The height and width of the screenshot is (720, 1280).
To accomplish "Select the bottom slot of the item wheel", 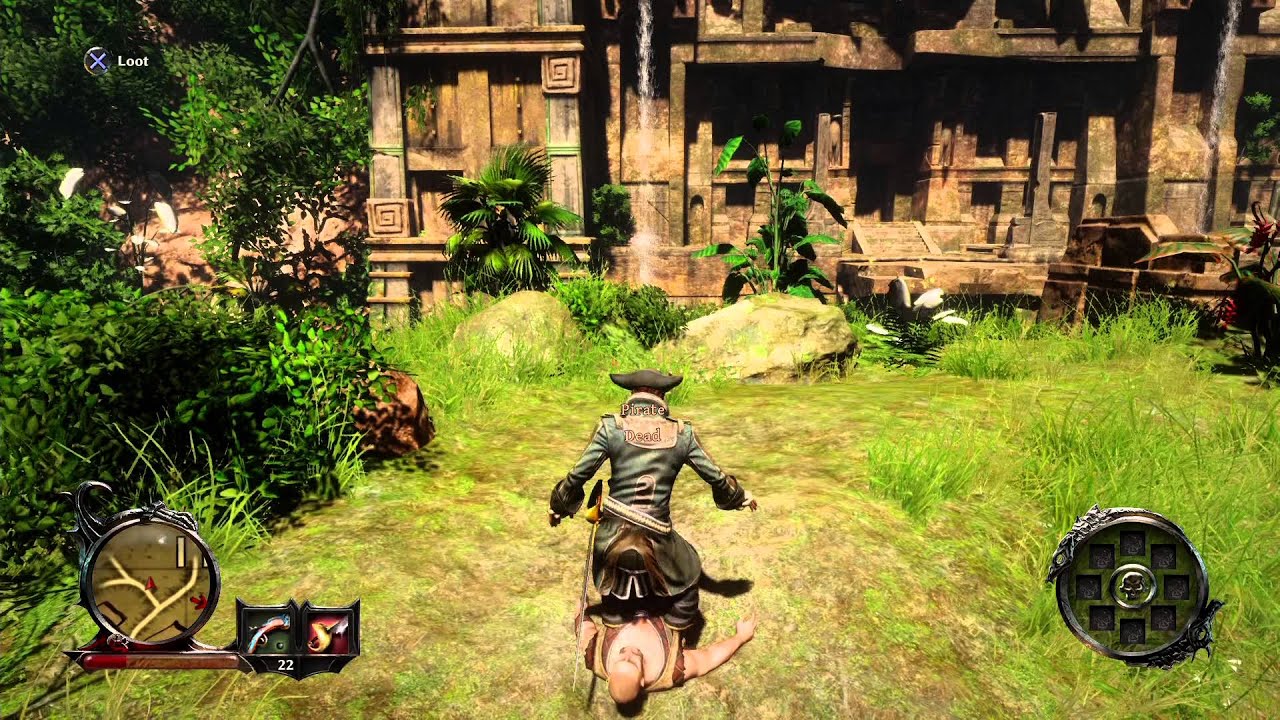I will (1132, 632).
